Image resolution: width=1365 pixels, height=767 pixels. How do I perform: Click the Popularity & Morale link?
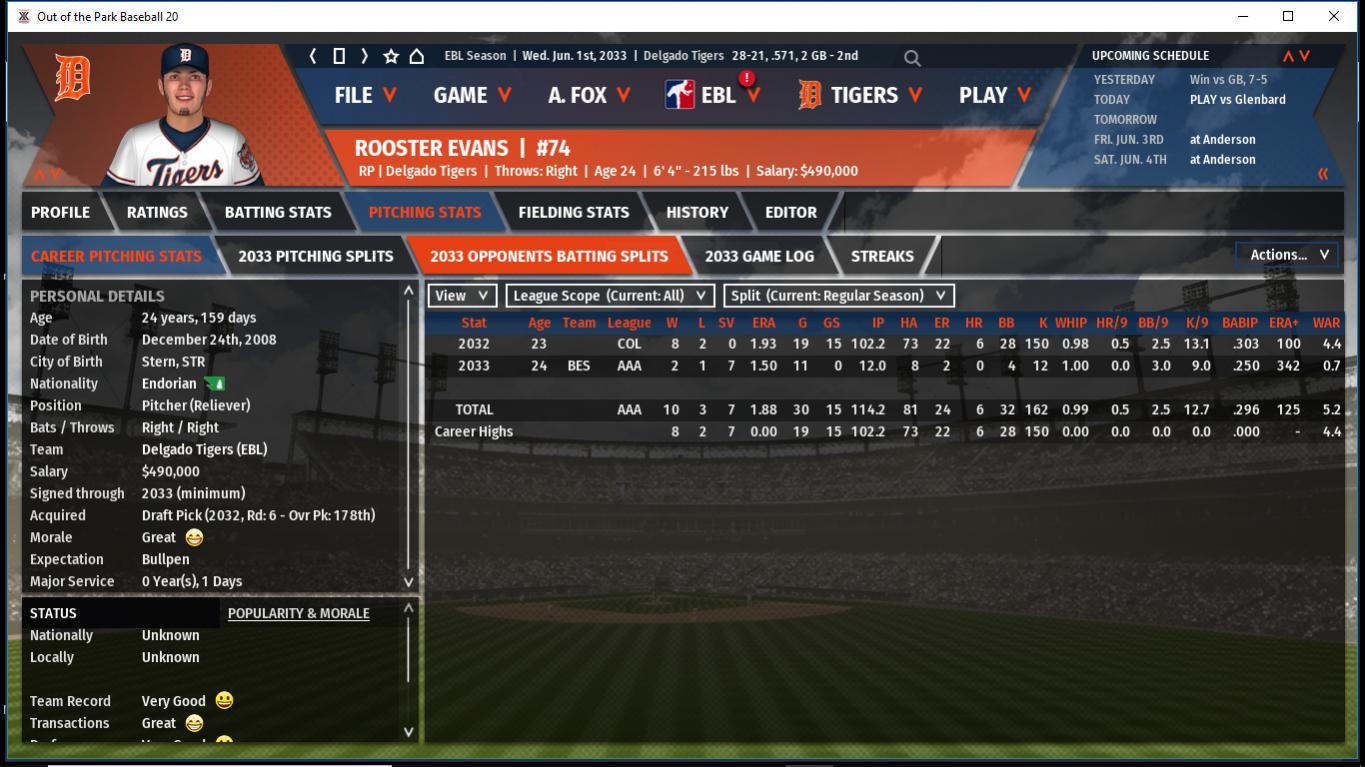298,613
